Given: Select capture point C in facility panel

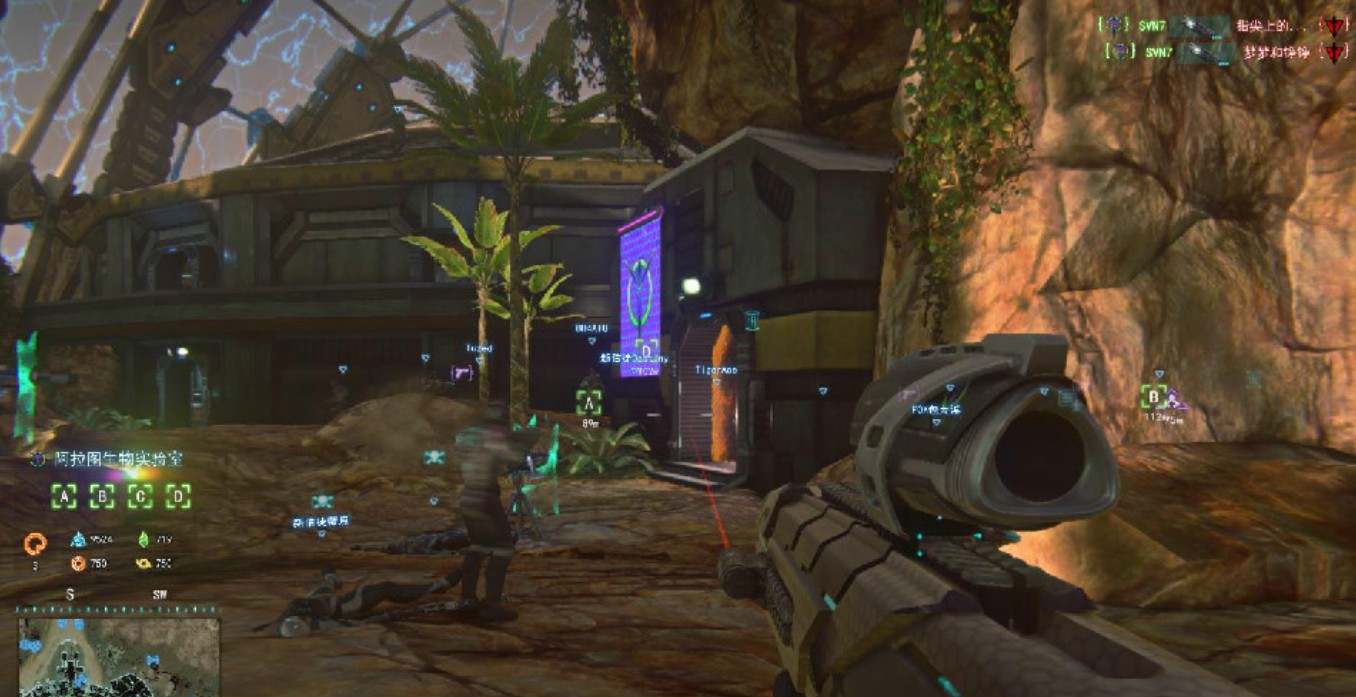Looking at the screenshot, I should (x=141, y=496).
